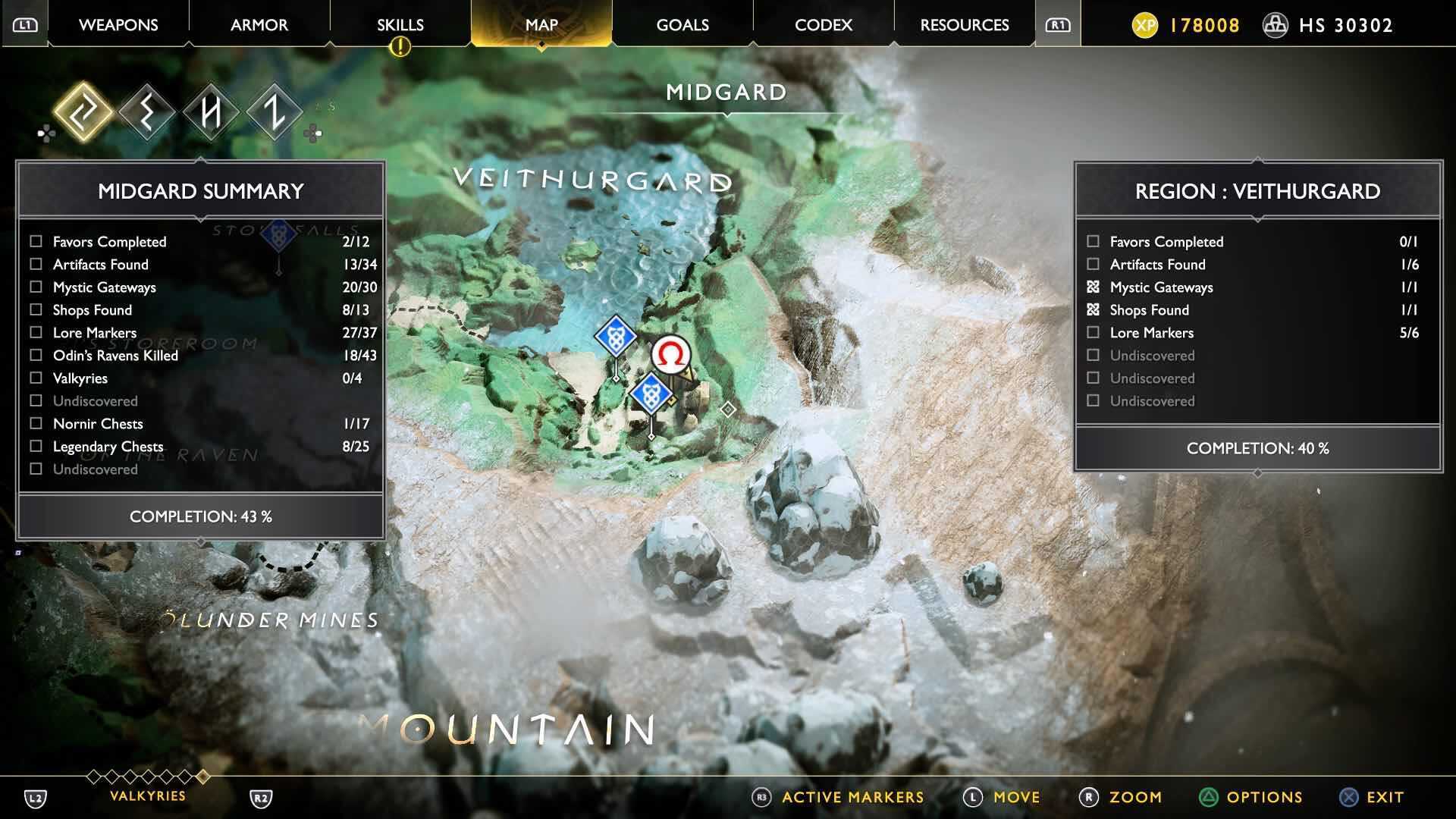
Task: Switch to the Resources tab
Action: pyautogui.click(x=963, y=24)
